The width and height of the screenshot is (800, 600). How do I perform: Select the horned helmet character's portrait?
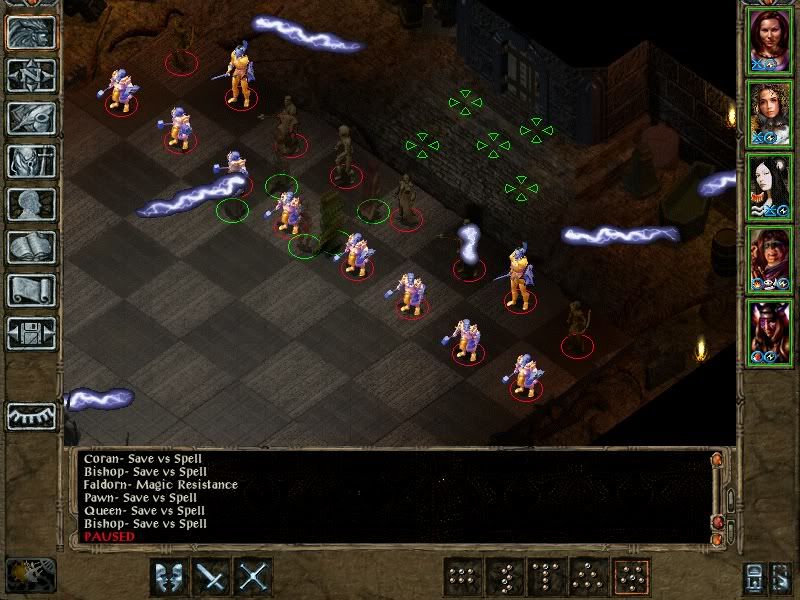point(768,332)
